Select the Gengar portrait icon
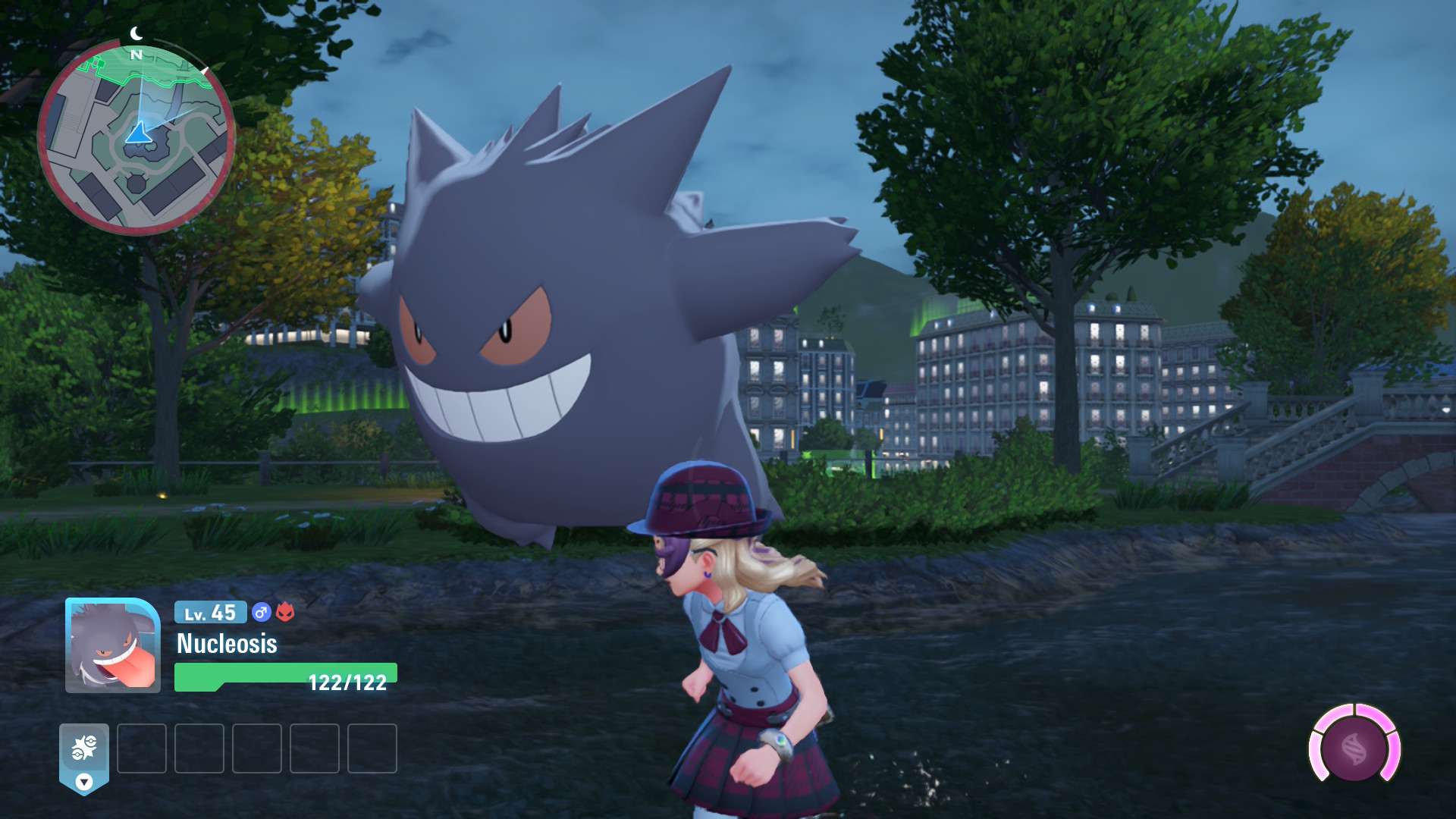The image size is (1456, 819). (x=113, y=645)
